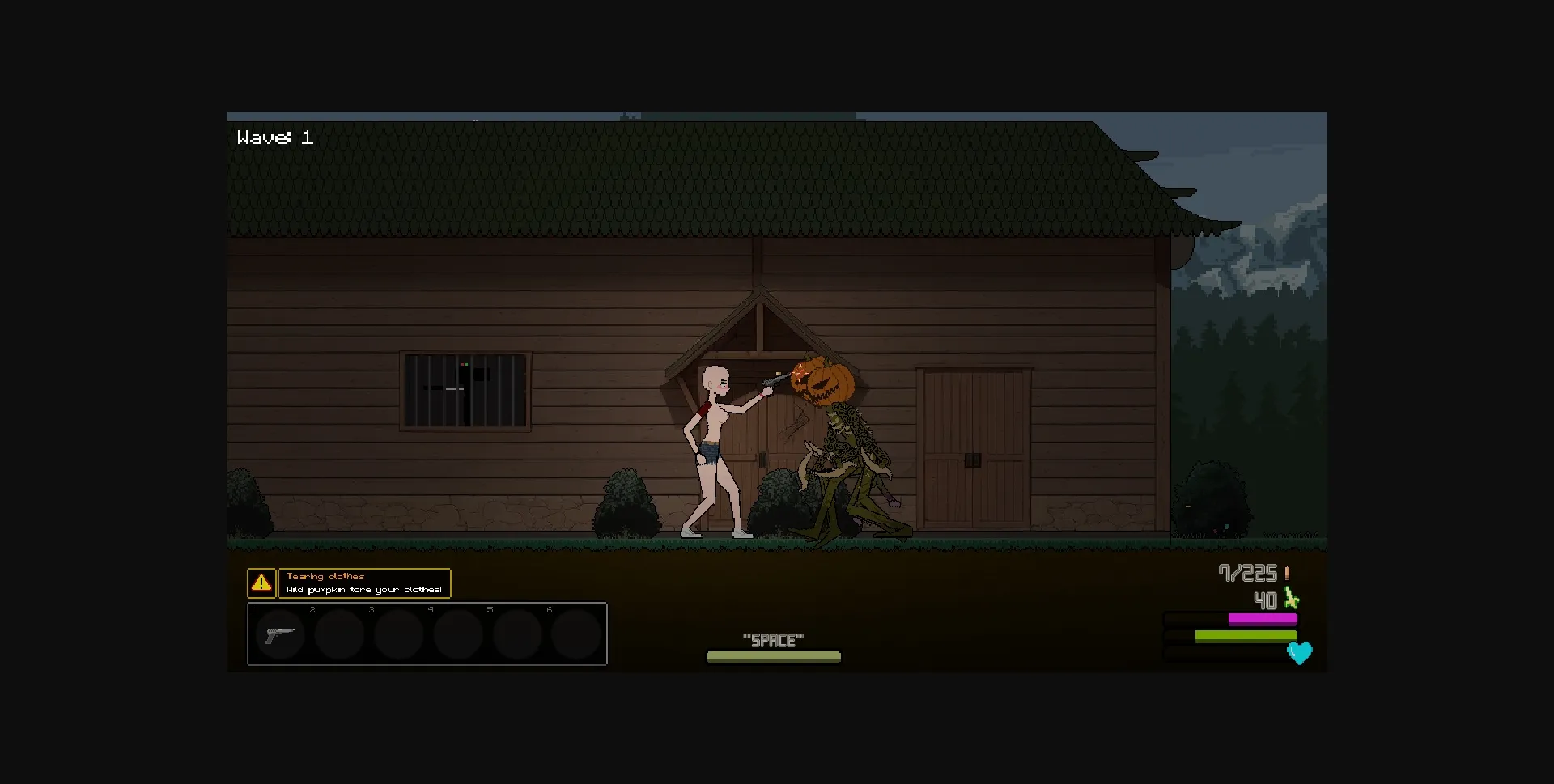Click the green stamina bar
This screenshot has height=784, width=1554.
[x=1246, y=637]
